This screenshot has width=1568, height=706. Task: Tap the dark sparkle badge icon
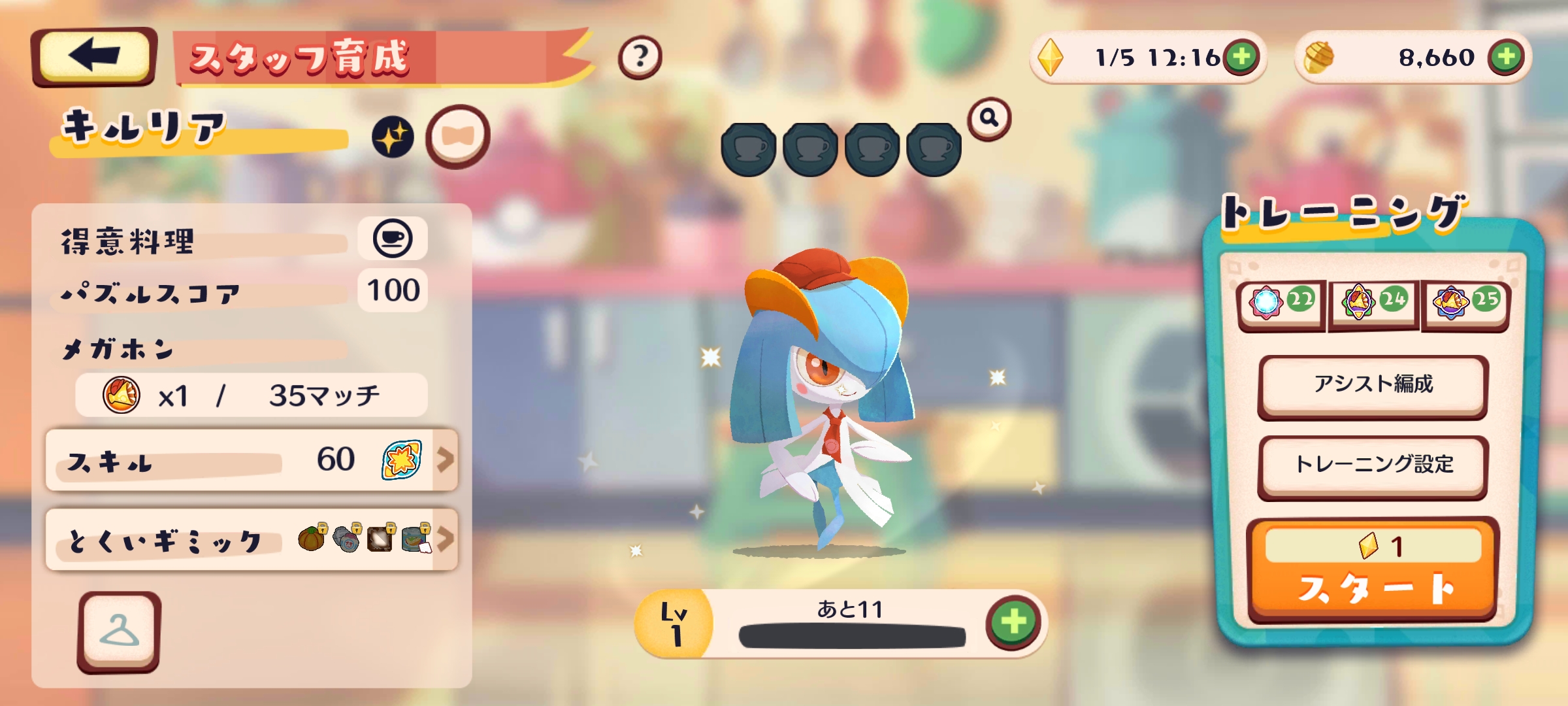point(393,138)
